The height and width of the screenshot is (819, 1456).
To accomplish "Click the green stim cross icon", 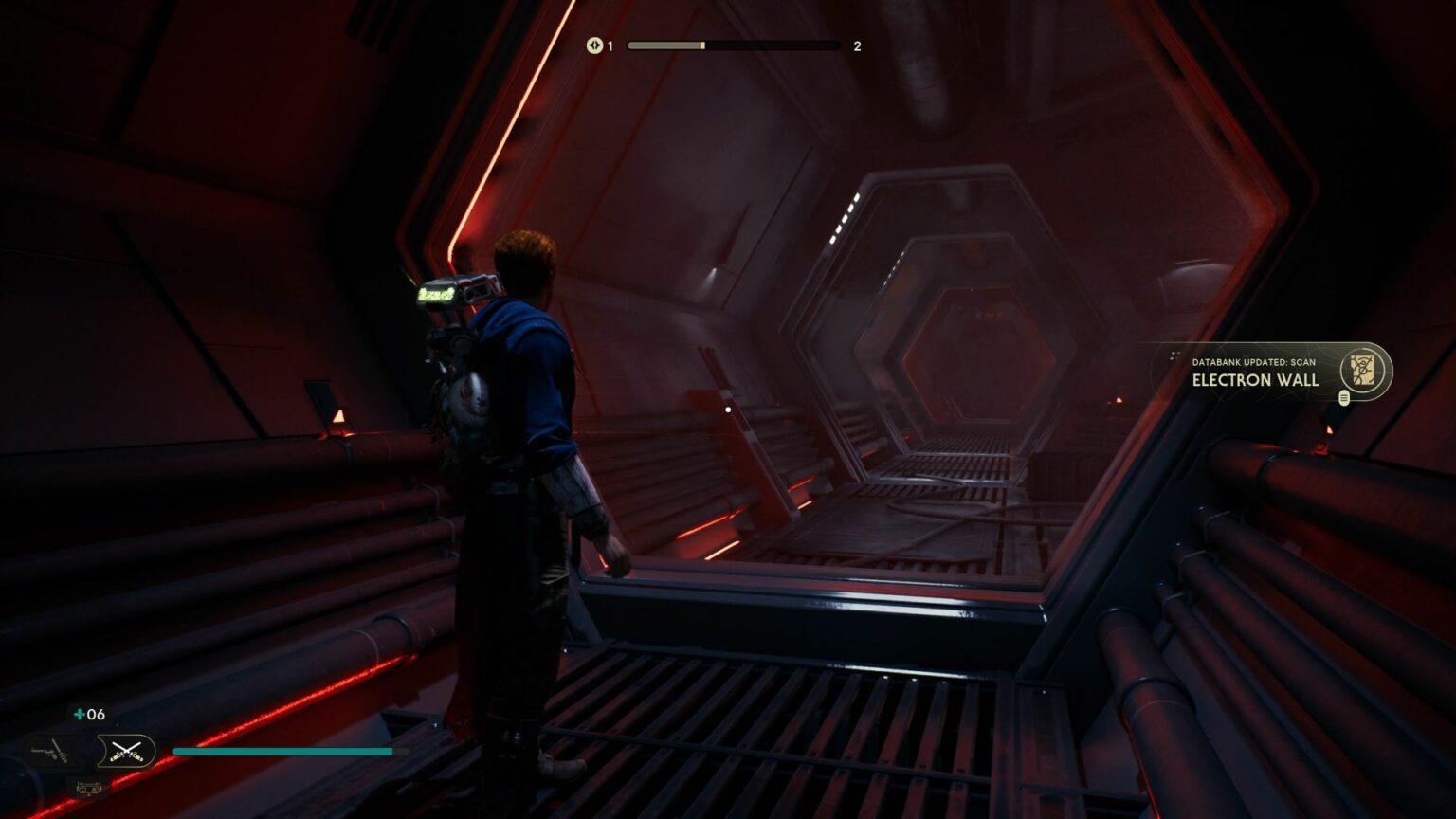I will click(78, 714).
